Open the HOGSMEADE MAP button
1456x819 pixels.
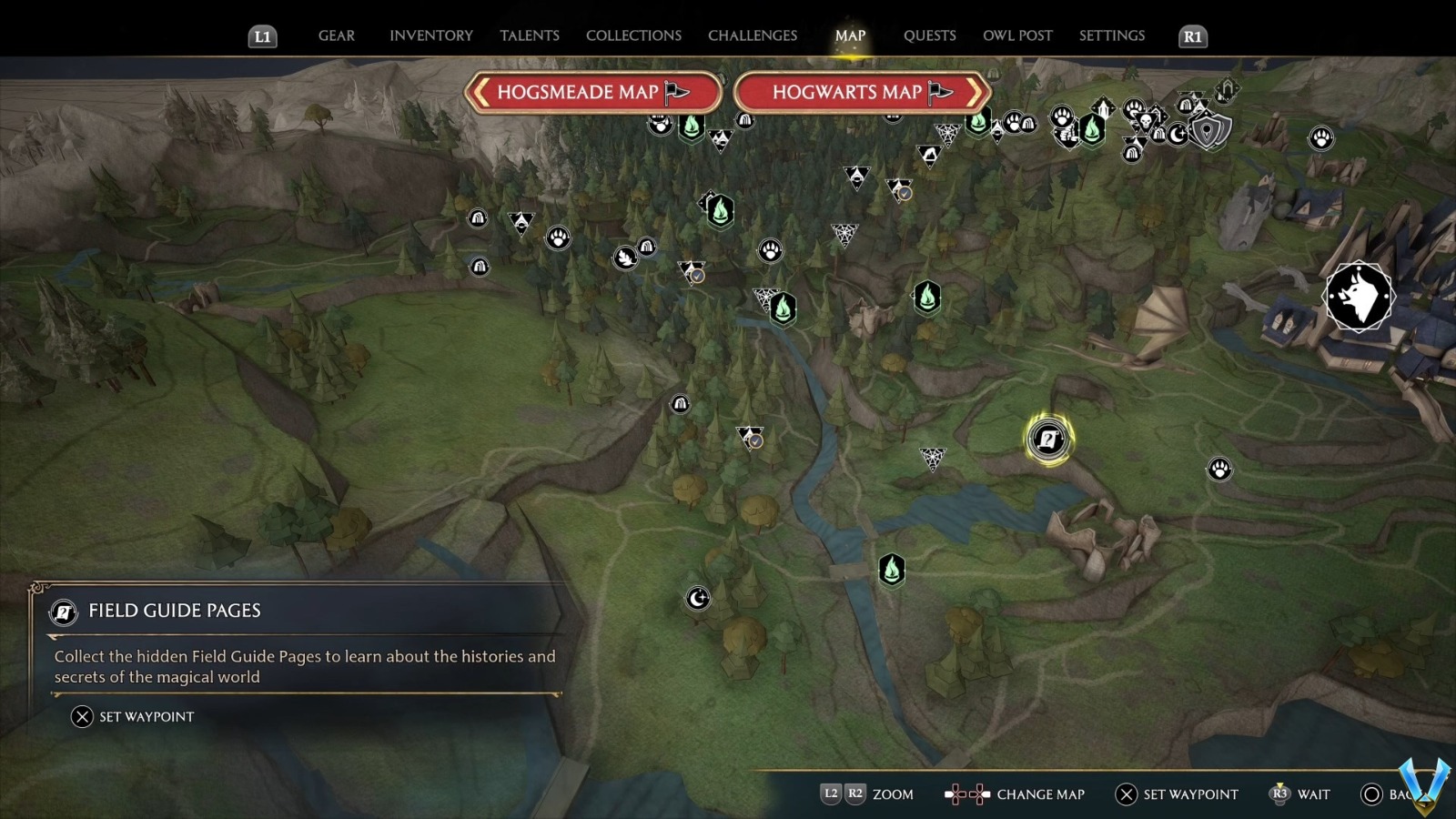(x=593, y=92)
